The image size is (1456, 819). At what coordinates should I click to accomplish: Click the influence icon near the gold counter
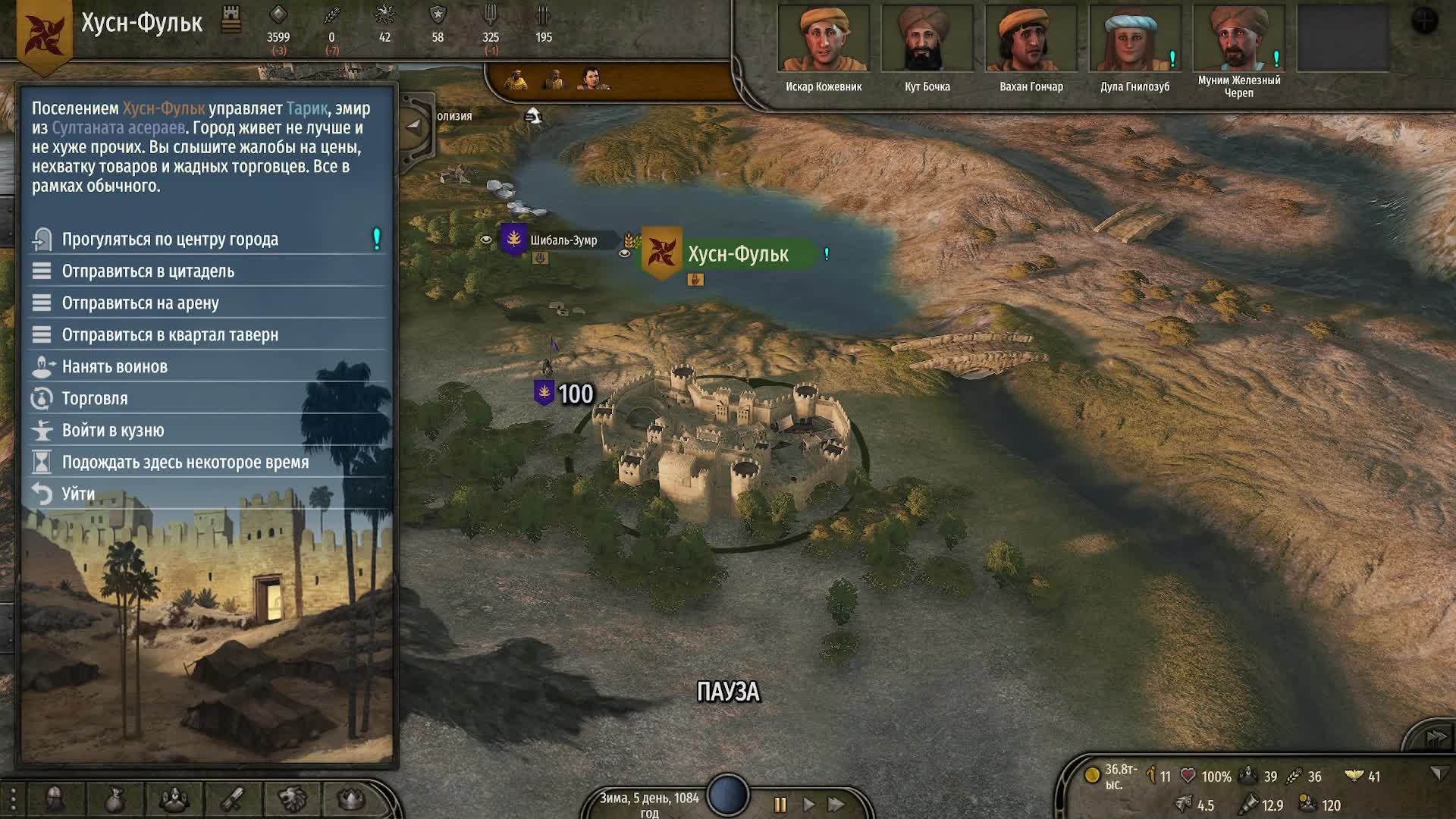click(1151, 776)
